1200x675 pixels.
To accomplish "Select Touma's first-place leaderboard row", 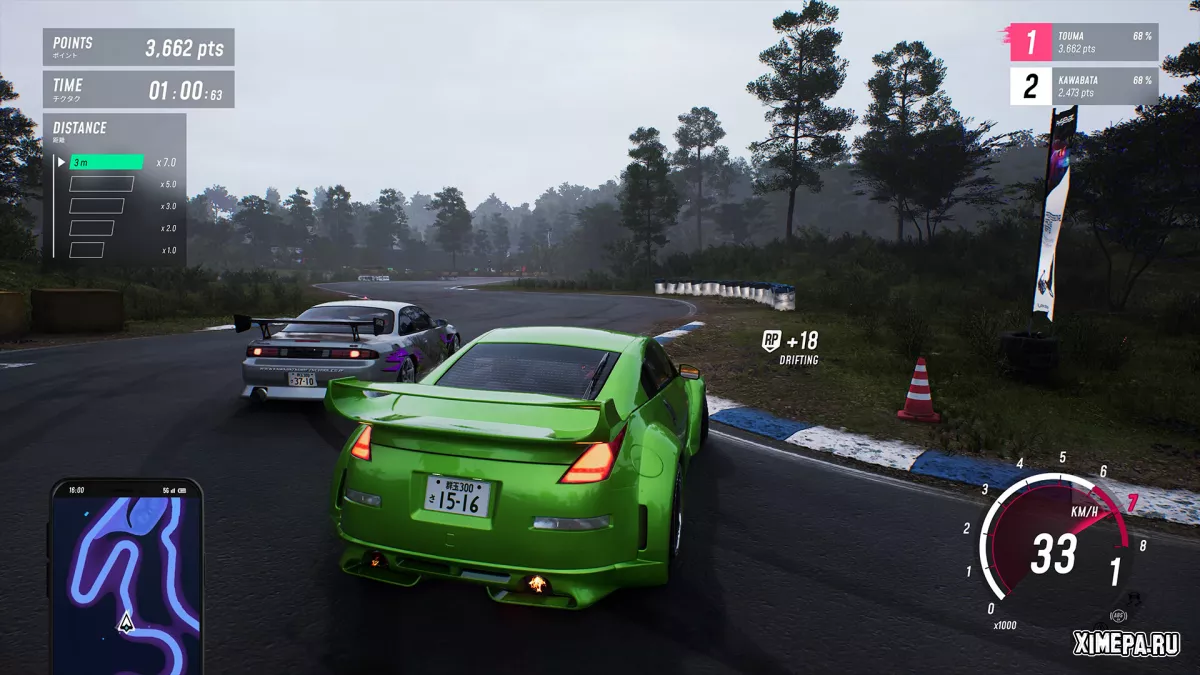I will click(x=1083, y=42).
